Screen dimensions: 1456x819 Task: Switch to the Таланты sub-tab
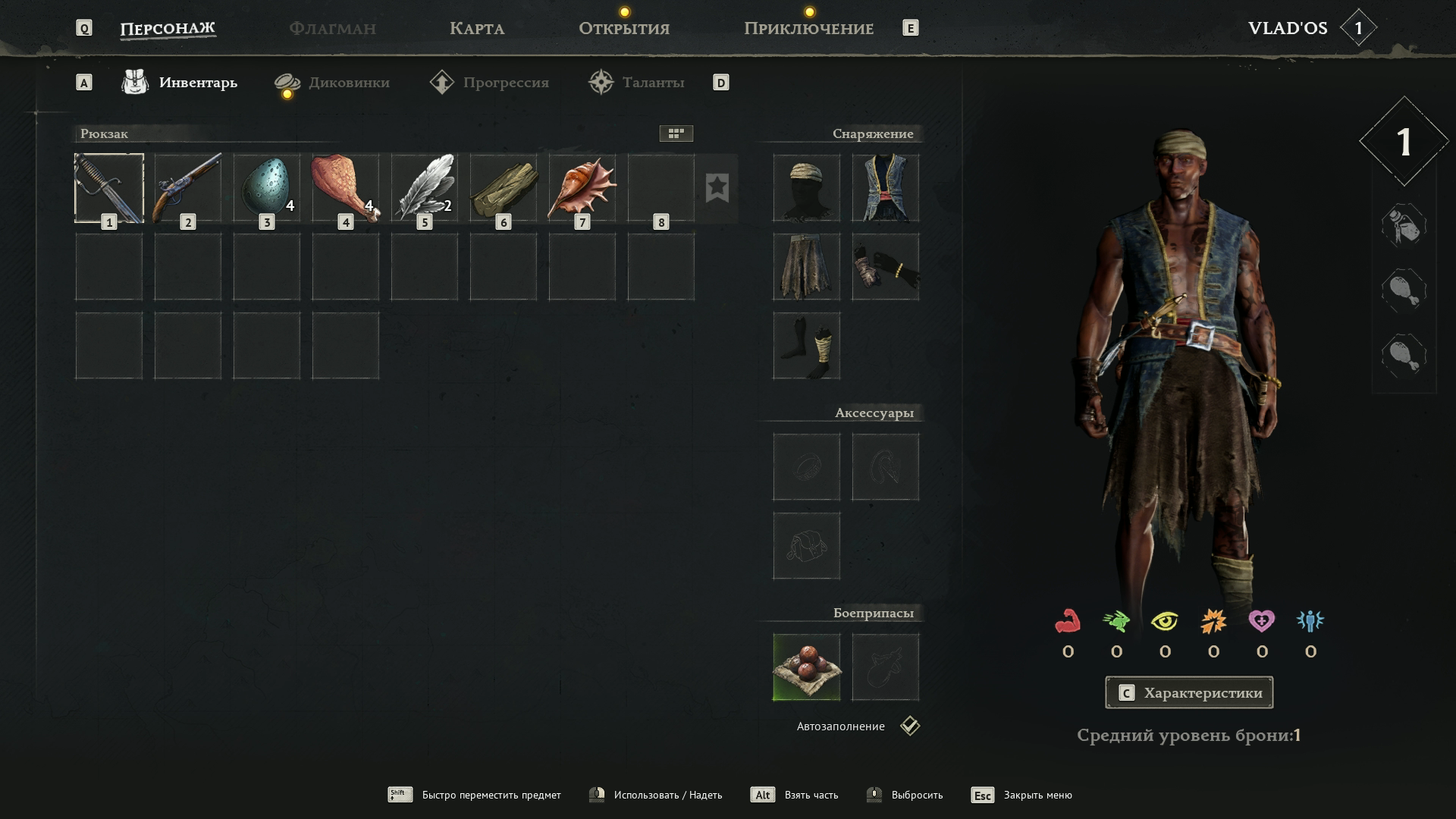652,83
